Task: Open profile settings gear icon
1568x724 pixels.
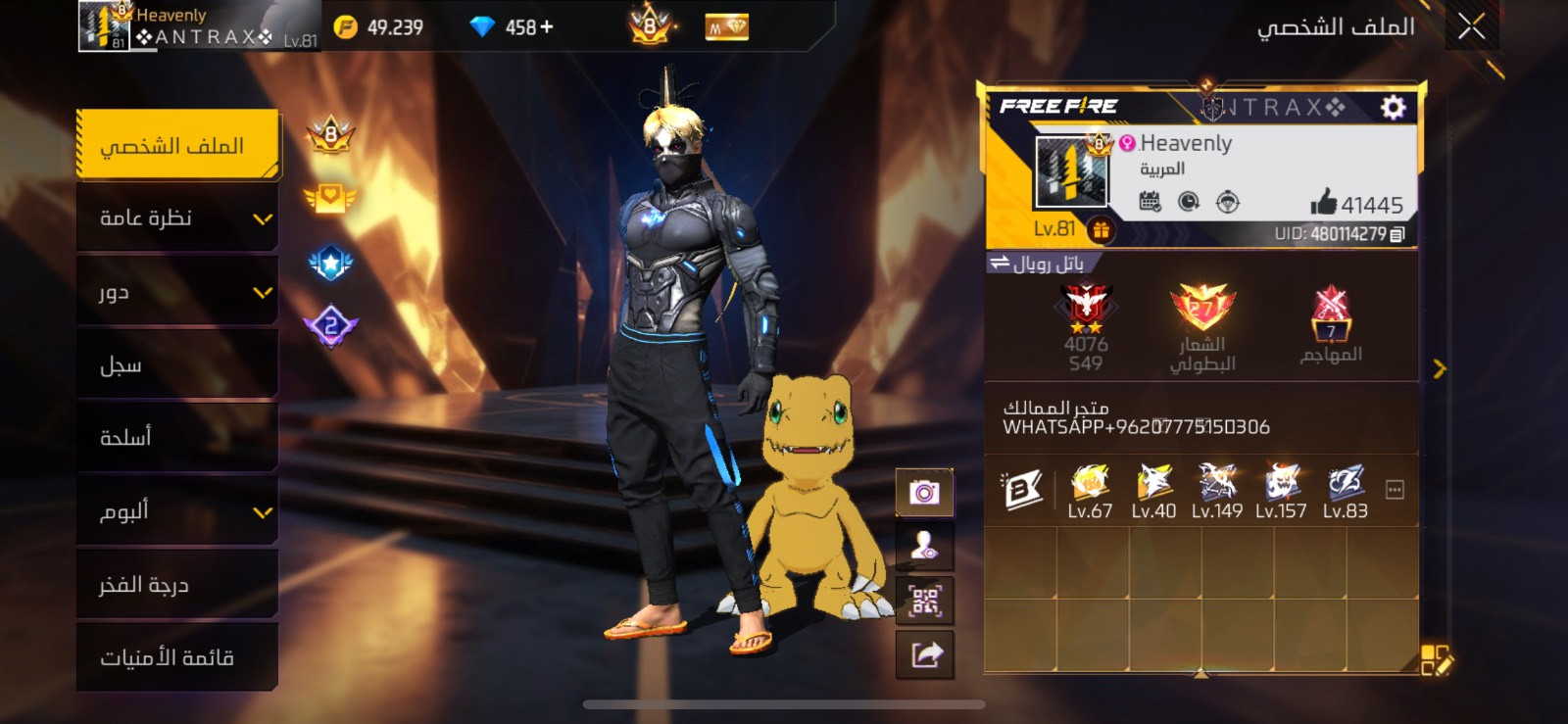Action: 1393,107
